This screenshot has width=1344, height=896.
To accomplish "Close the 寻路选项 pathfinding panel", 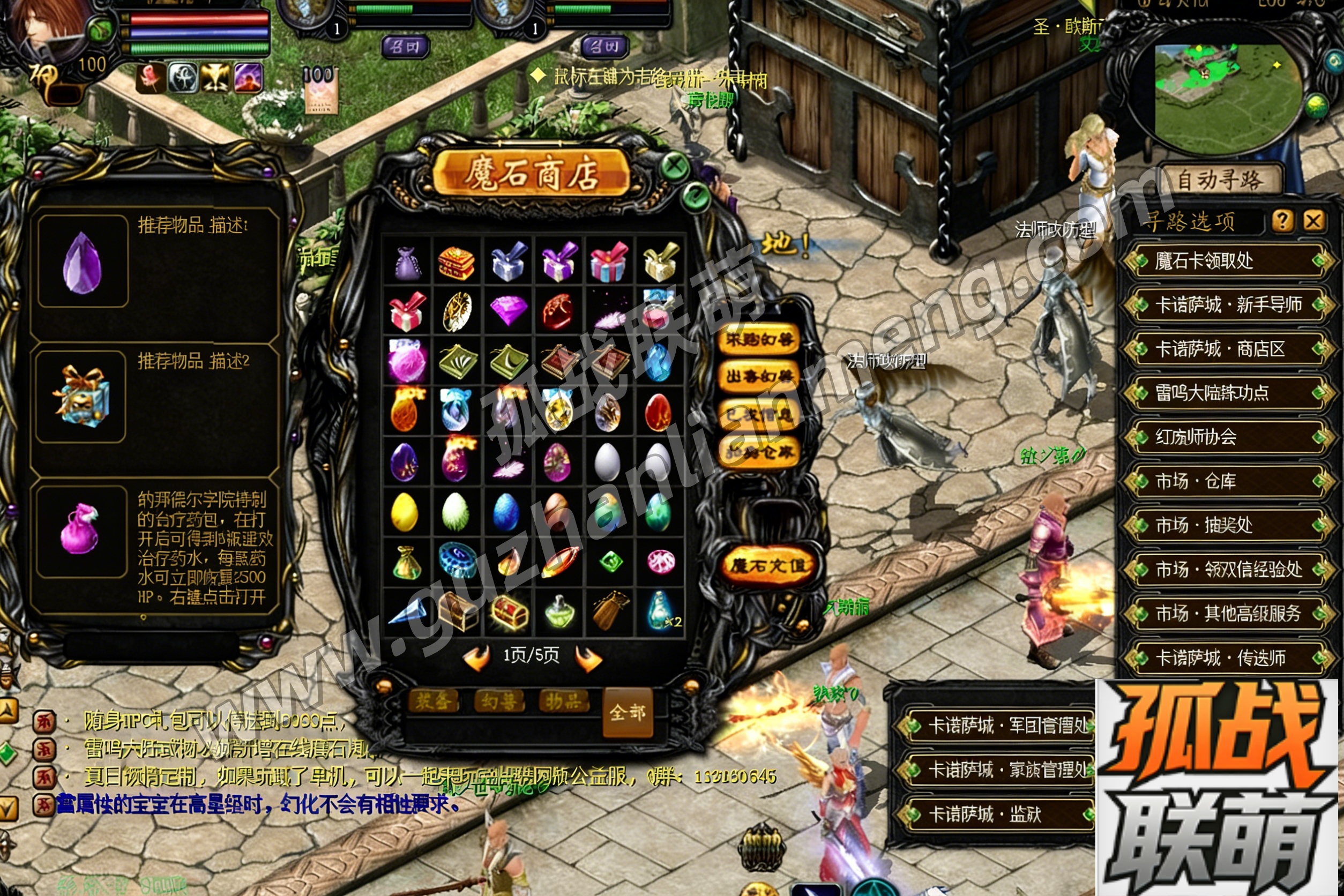I will click(1312, 220).
